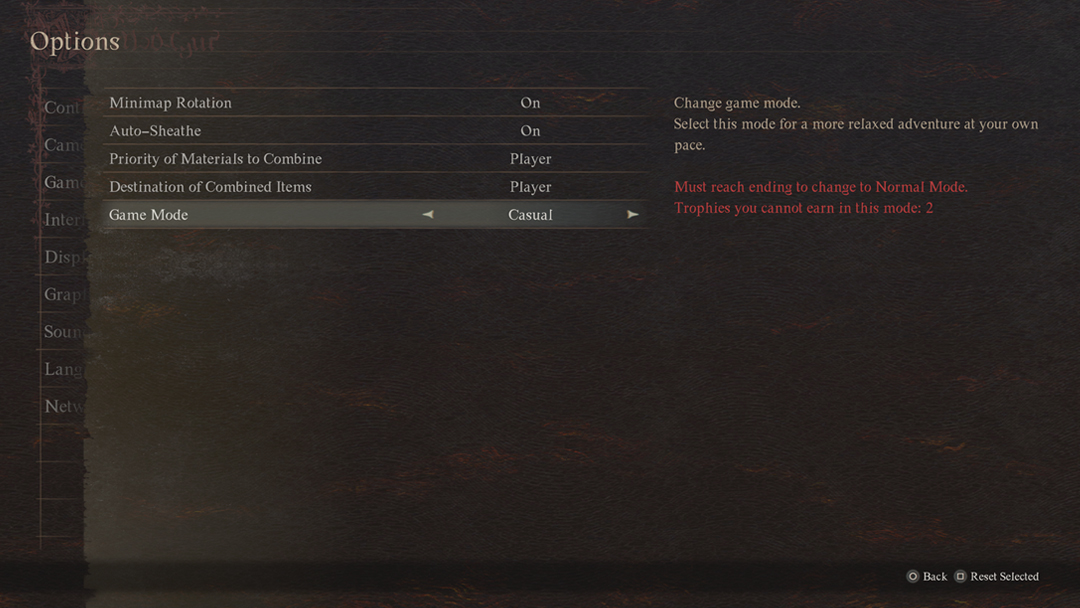Toggle the Minimap Rotation On value
1080x608 pixels.
pos(530,103)
